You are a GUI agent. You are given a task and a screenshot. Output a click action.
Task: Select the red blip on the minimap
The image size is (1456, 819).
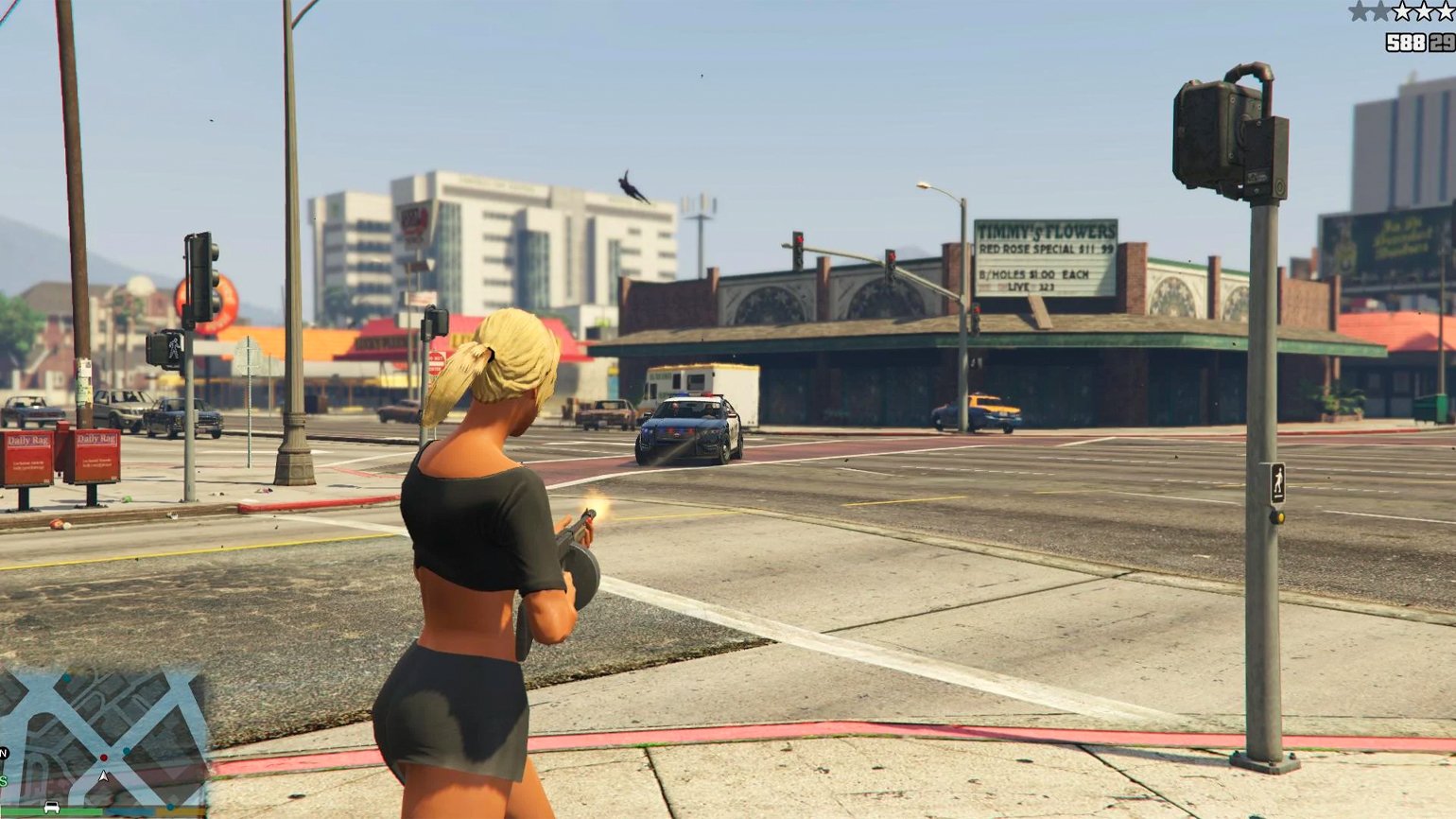[x=104, y=758]
